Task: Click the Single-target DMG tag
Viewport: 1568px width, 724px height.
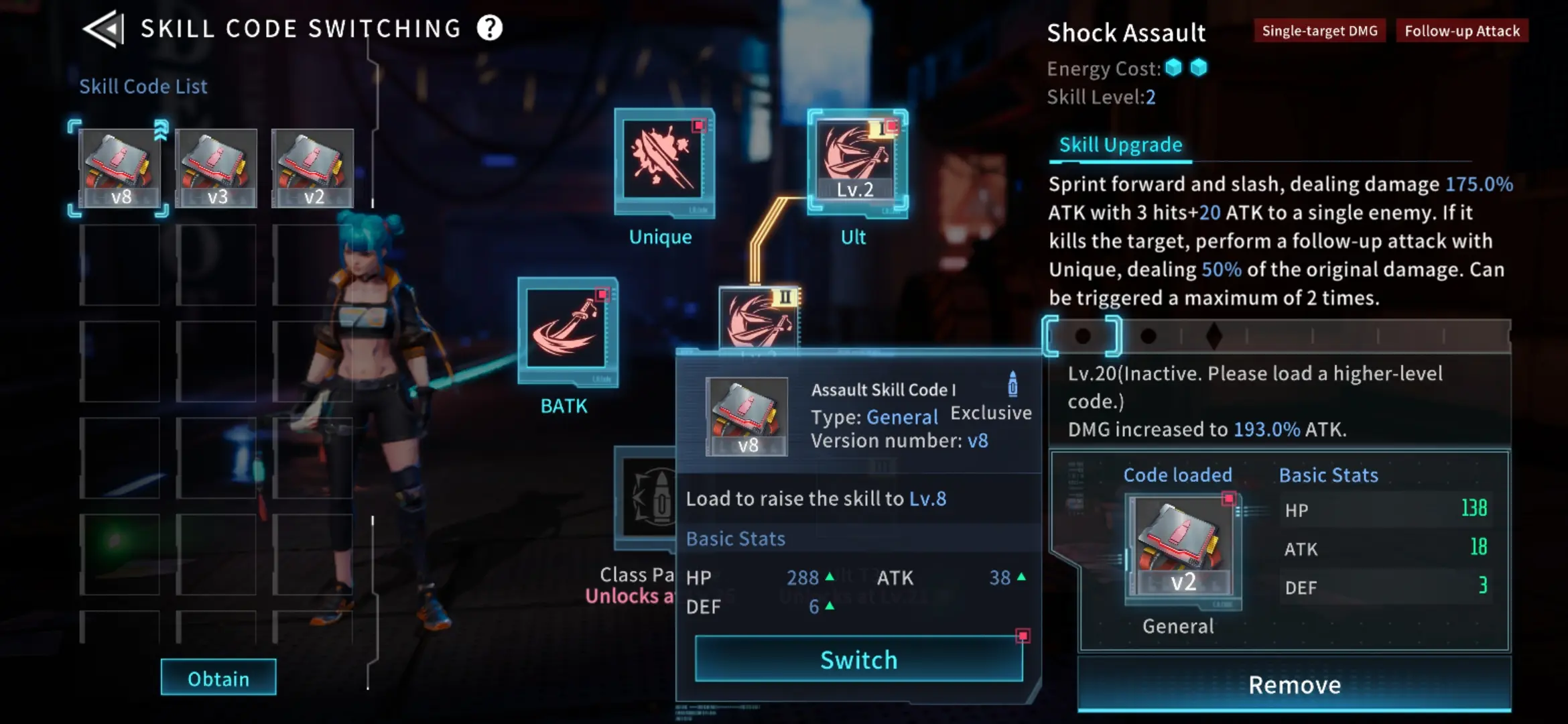Action: click(x=1319, y=31)
